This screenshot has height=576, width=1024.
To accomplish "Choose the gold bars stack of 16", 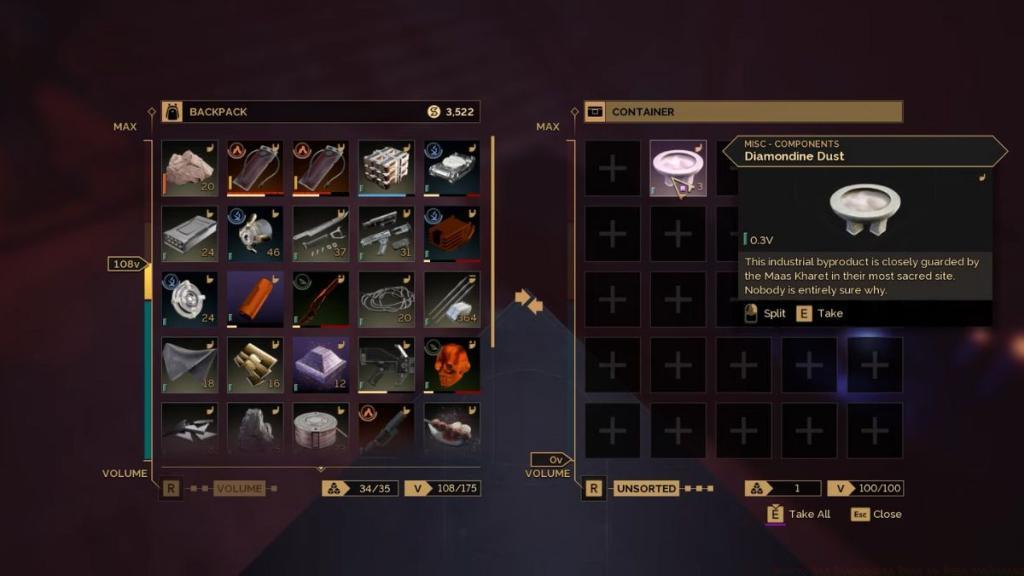I will [255, 365].
